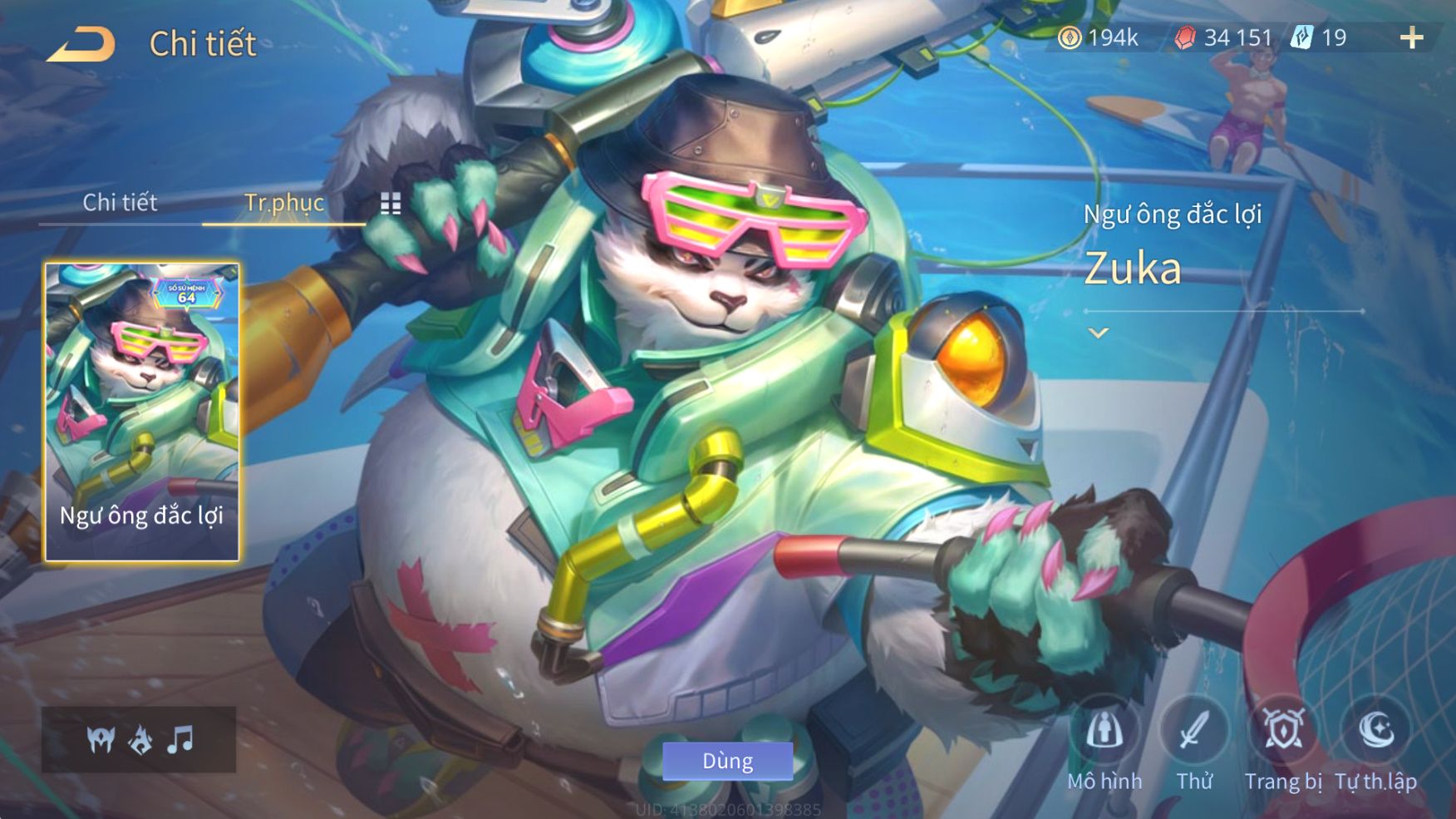Open Tự th.lập custom settings
The height and width of the screenshot is (819, 1456).
click(1375, 744)
